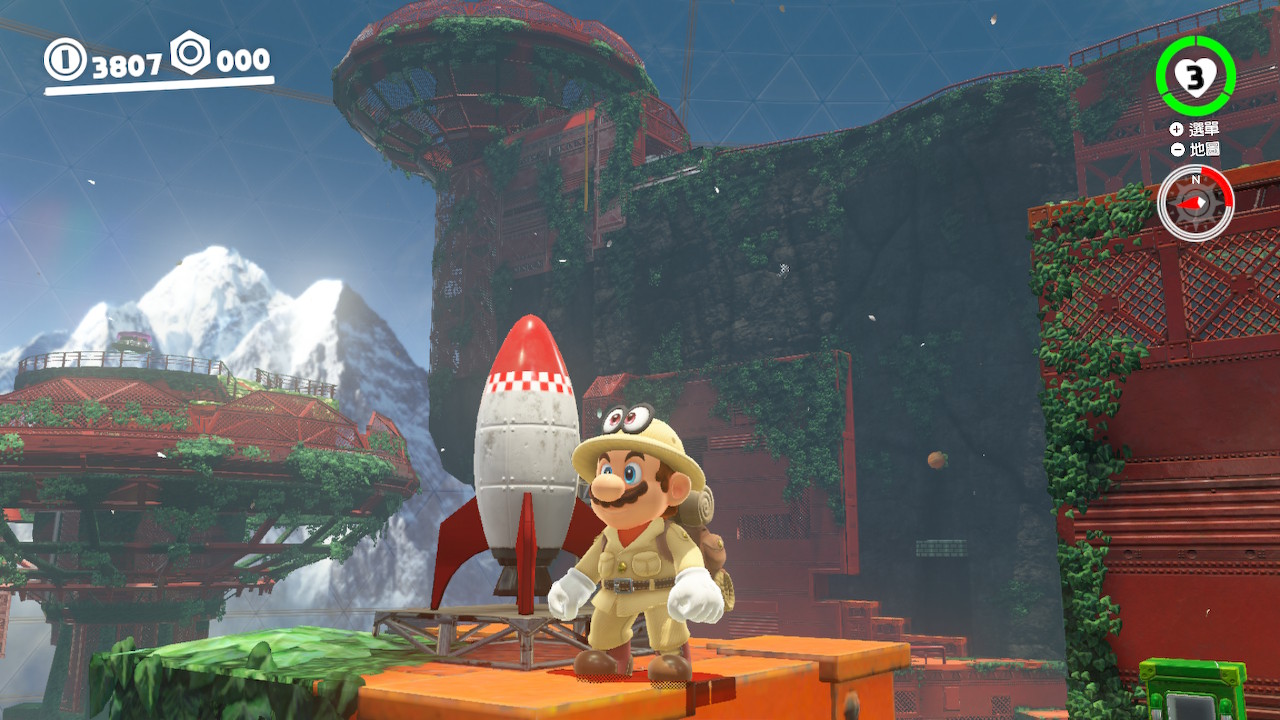This screenshot has height=720, width=1280.
Task: Click the compass with the red needle
Action: coord(1195,203)
